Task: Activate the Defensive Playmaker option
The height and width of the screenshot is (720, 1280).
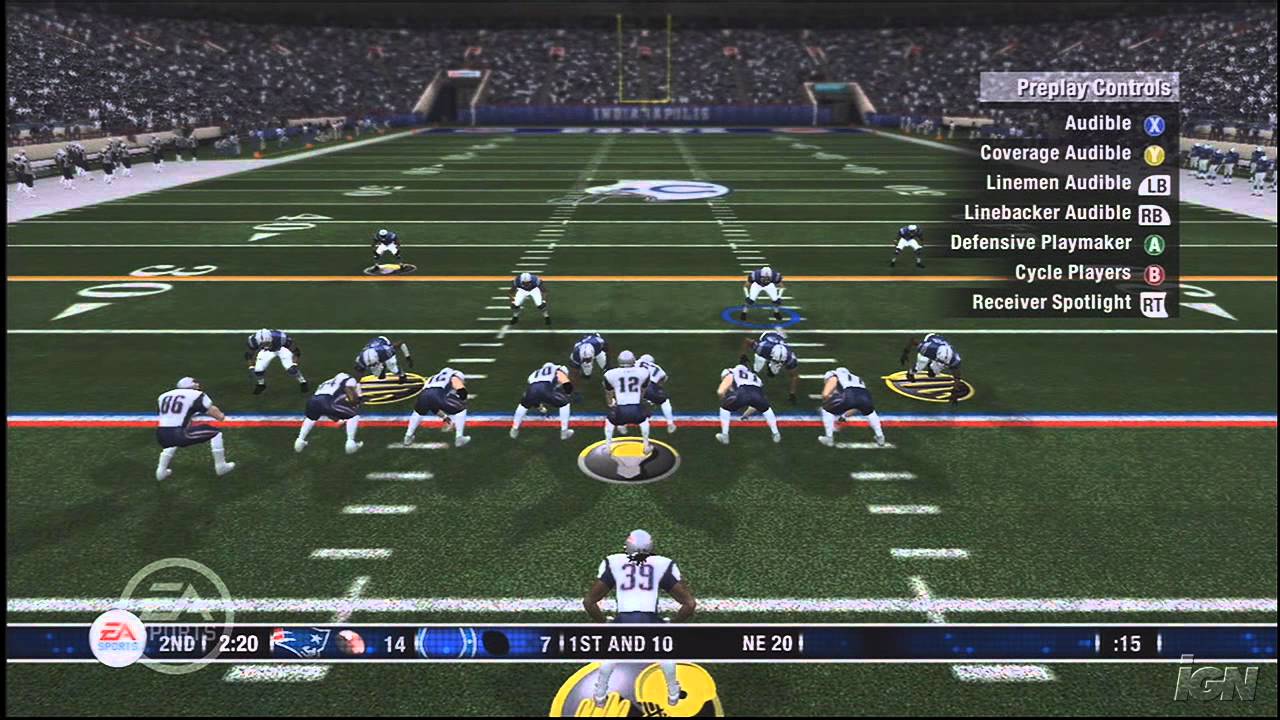Action: point(1041,243)
